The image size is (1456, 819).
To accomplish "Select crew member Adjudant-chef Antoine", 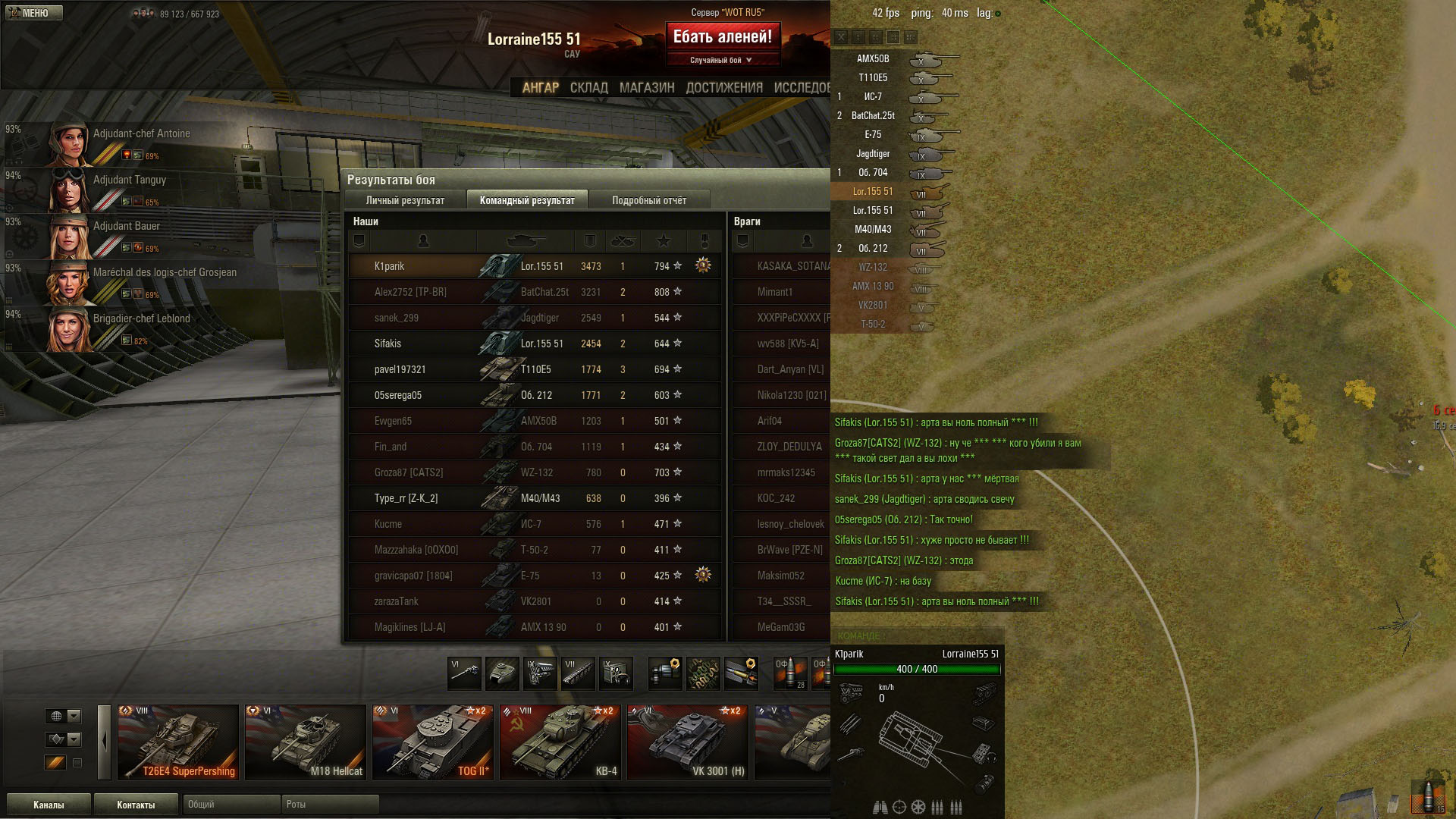I will 141,133.
